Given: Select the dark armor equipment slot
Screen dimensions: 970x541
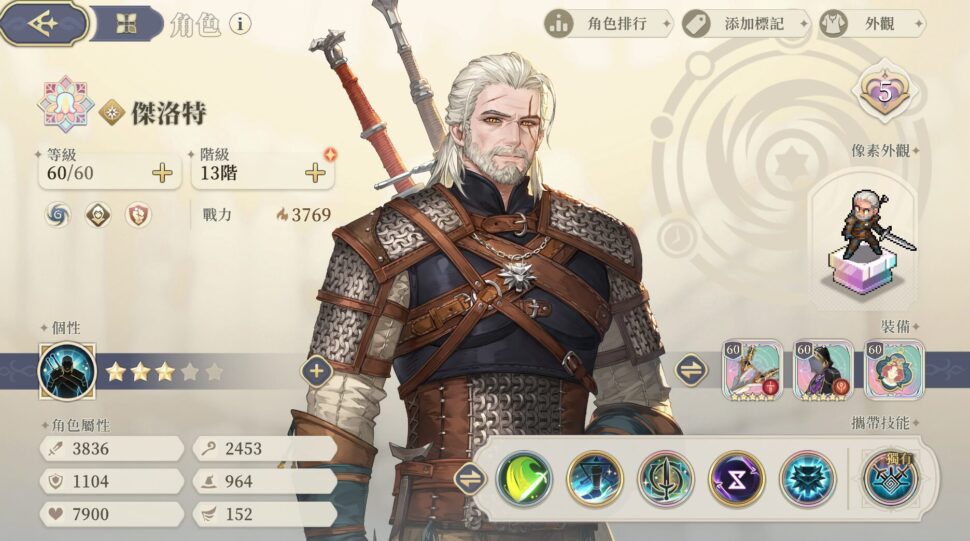Looking at the screenshot, I should coord(823,370).
